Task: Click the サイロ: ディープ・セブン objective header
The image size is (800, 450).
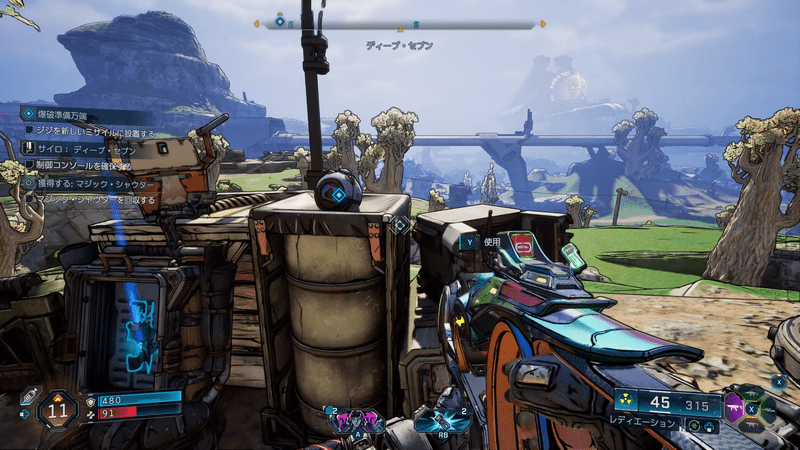Action: point(80,149)
